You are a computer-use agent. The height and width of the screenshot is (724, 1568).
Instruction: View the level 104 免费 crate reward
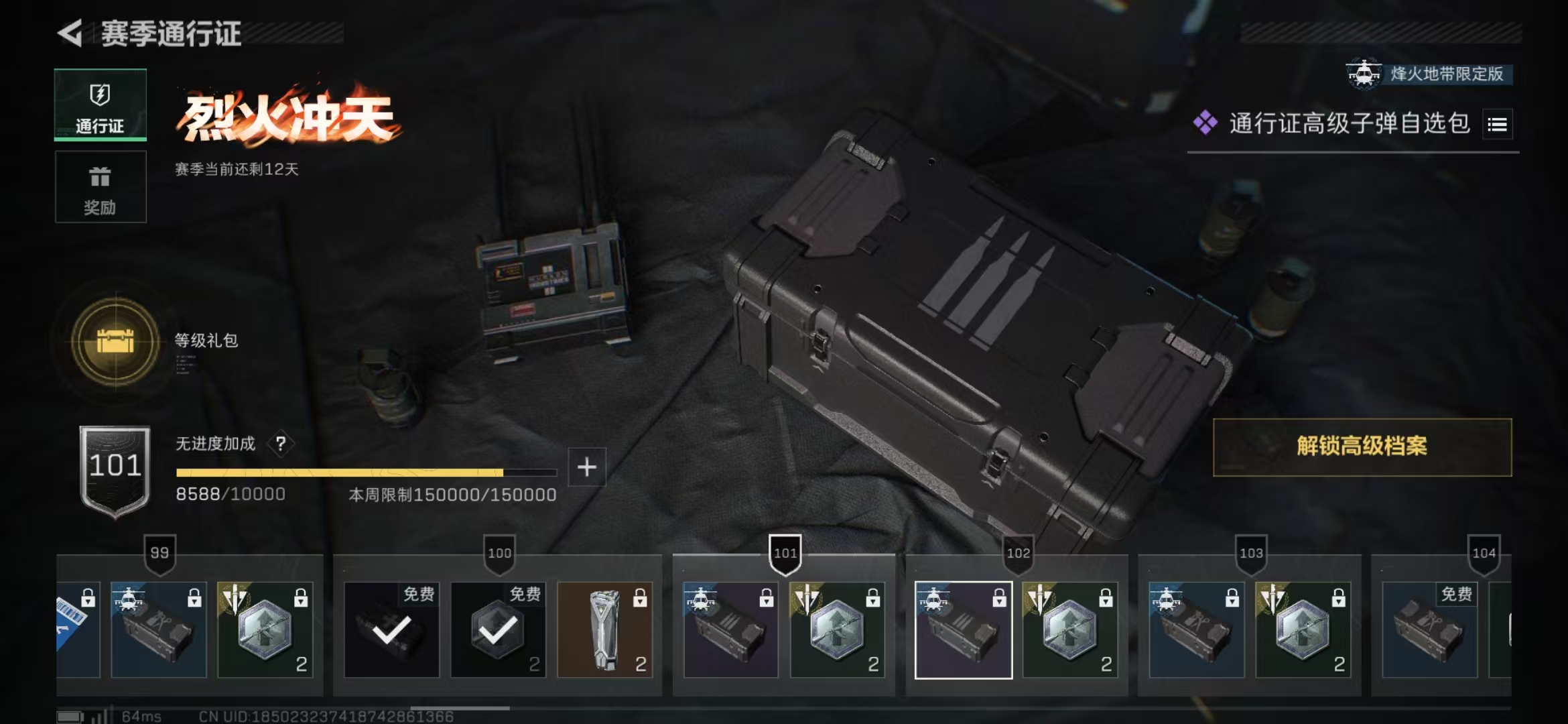tap(1429, 630)
